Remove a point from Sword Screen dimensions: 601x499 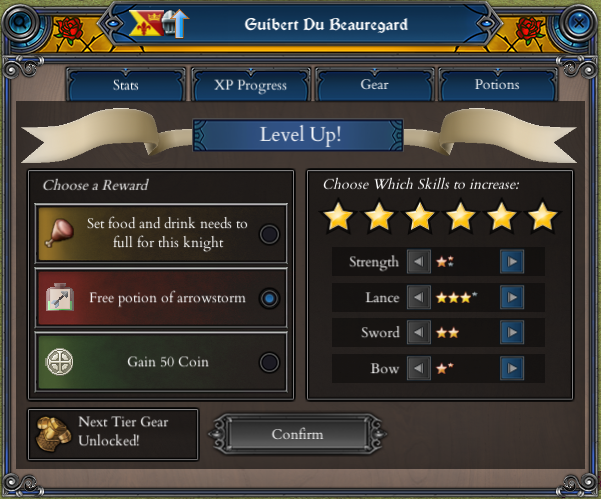coord(419,333)
